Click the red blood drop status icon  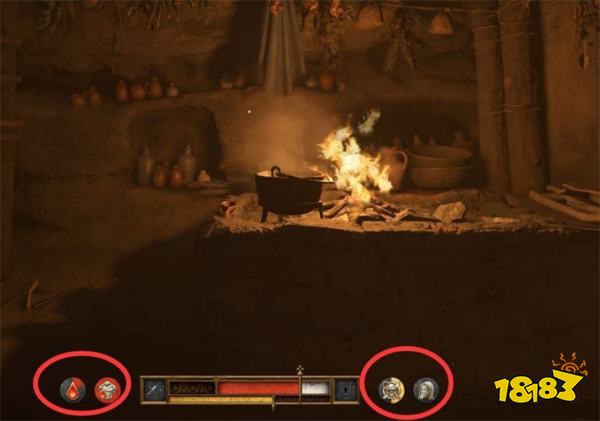pyautogui.click(x=74, y=388)
